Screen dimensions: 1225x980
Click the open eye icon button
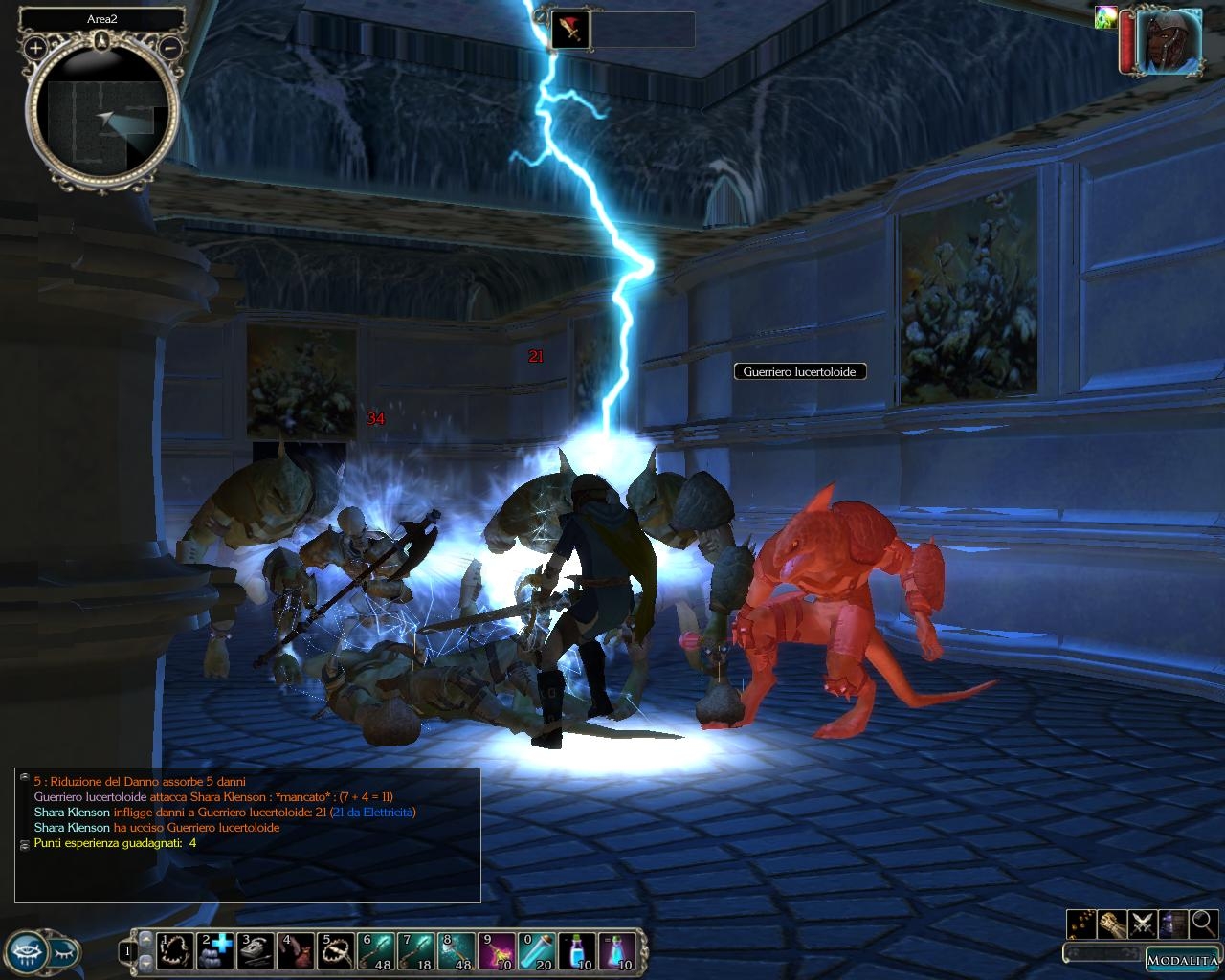tap(26, 951)
